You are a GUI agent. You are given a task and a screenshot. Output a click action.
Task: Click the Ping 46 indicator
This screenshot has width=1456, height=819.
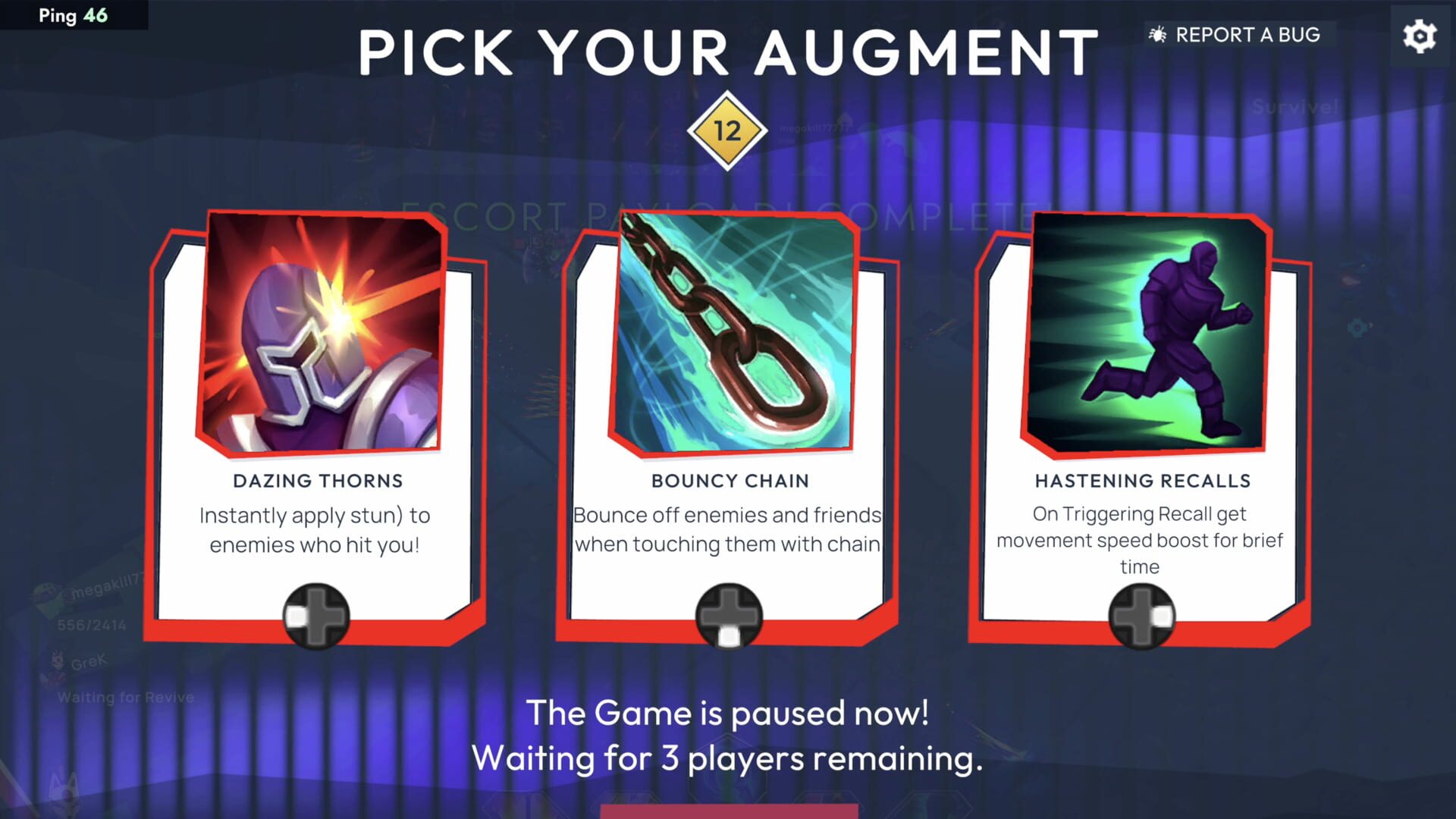coord(72,14)
